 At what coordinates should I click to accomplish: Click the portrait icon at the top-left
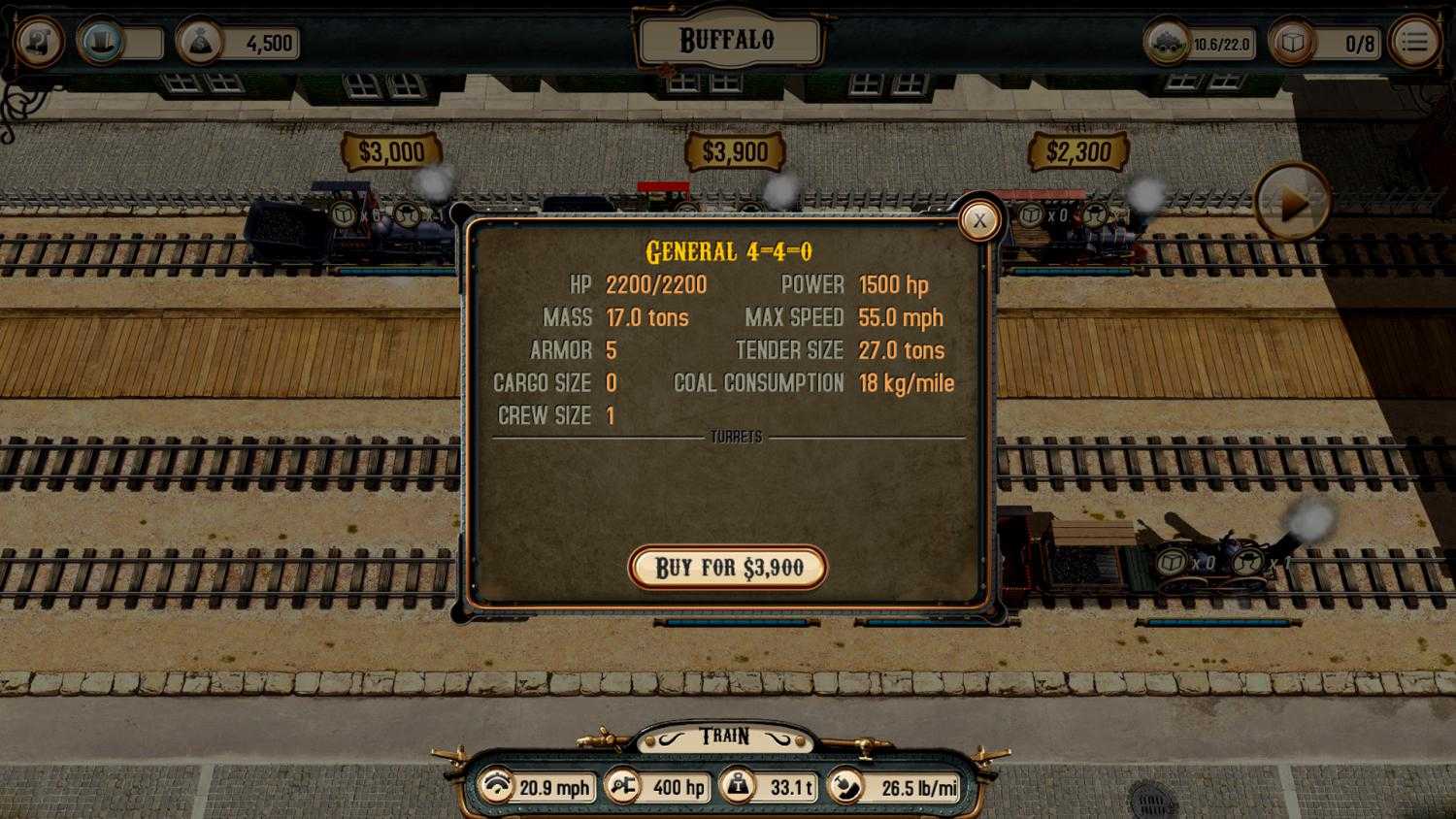click(39, 42)
